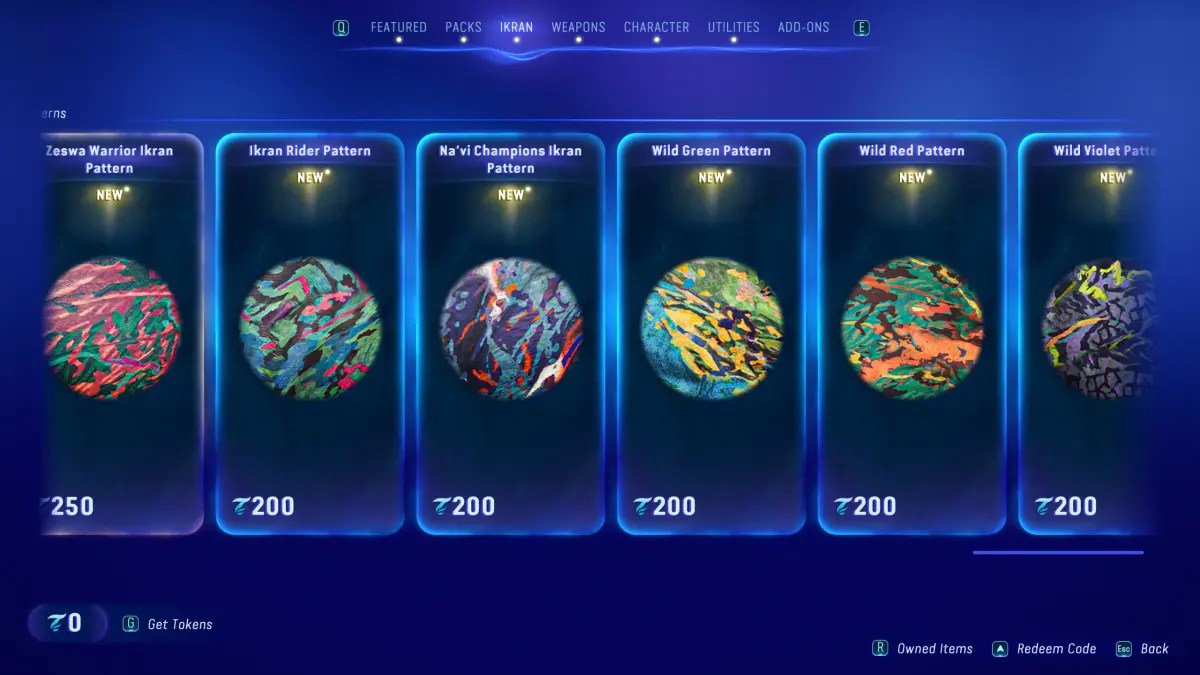Choose Redeem Code
Screen dimensions: 1200x675
[x=1056, y=649]
